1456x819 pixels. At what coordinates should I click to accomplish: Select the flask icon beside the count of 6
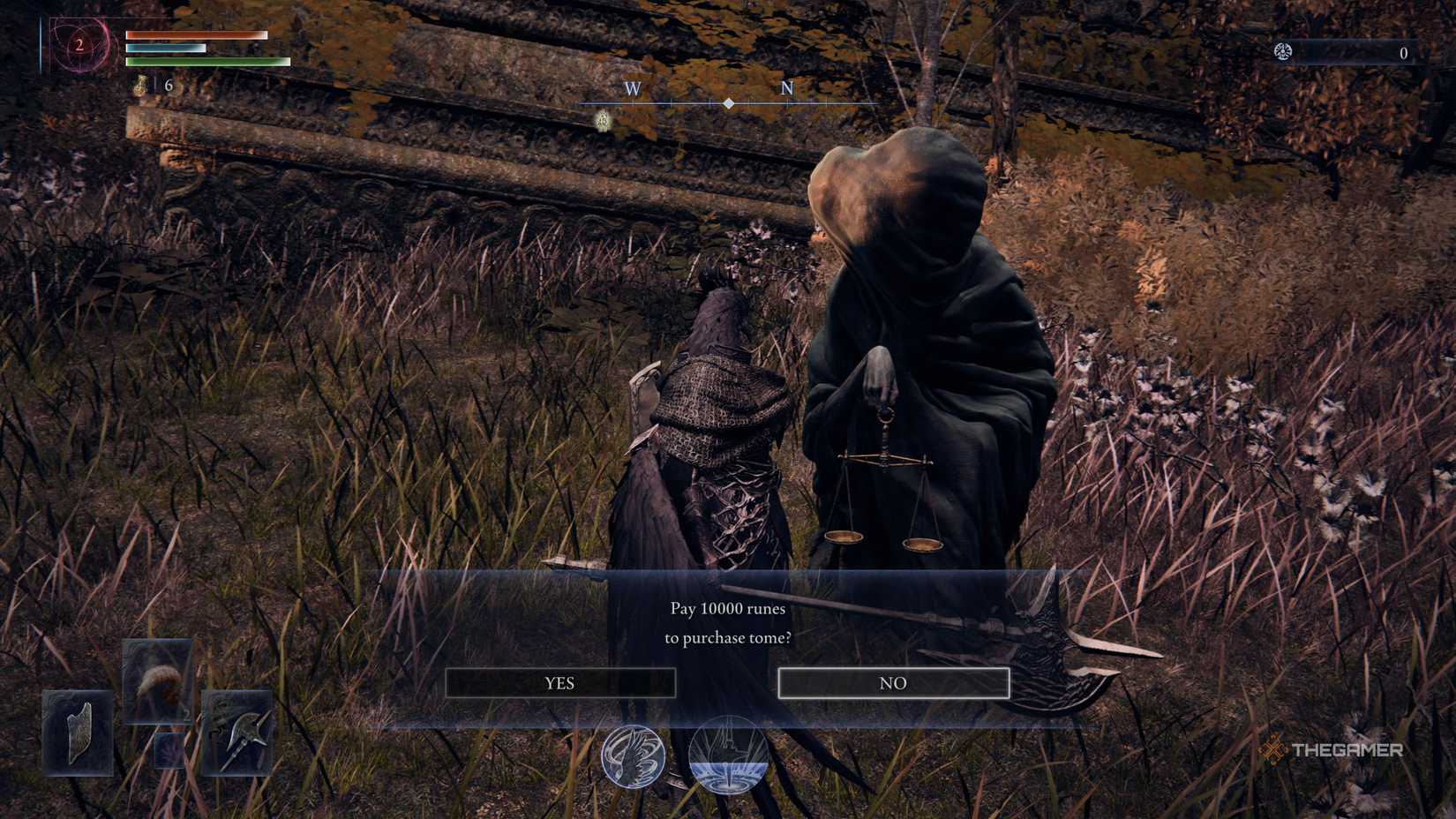[138, 86]
